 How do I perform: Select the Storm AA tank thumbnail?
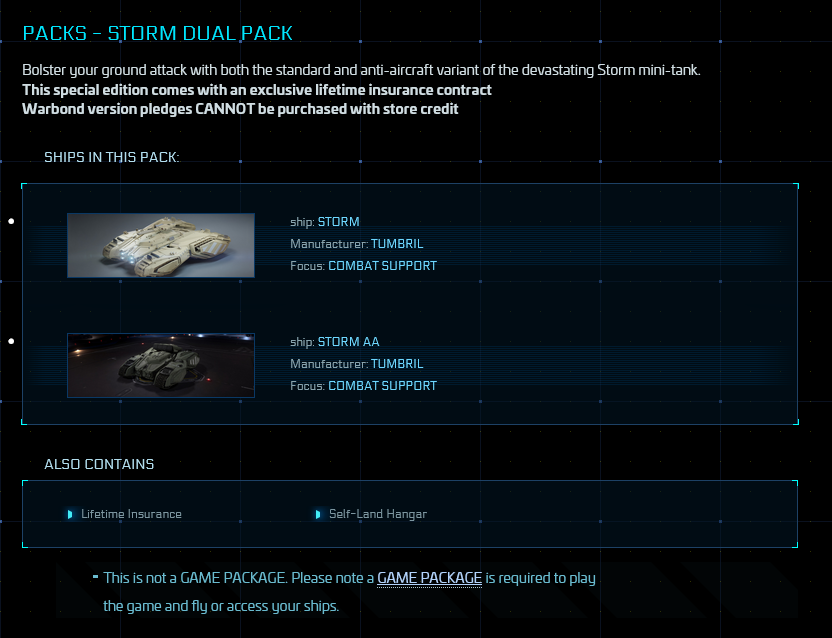tap(161, 365)
